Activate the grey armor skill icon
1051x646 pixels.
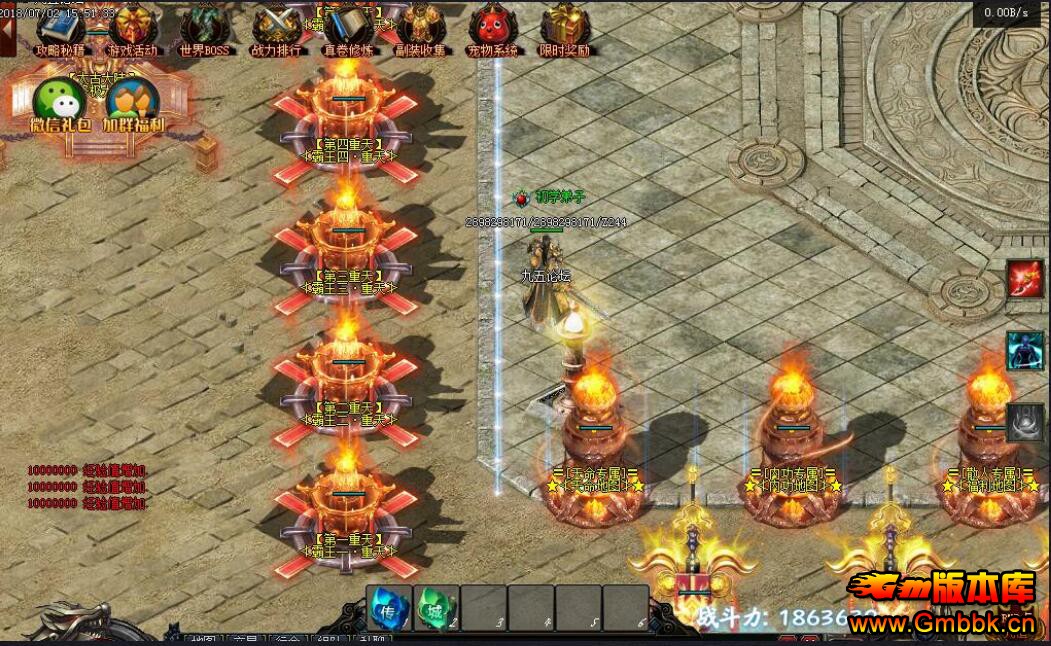pyautogui.click(x=1025, y=423)
